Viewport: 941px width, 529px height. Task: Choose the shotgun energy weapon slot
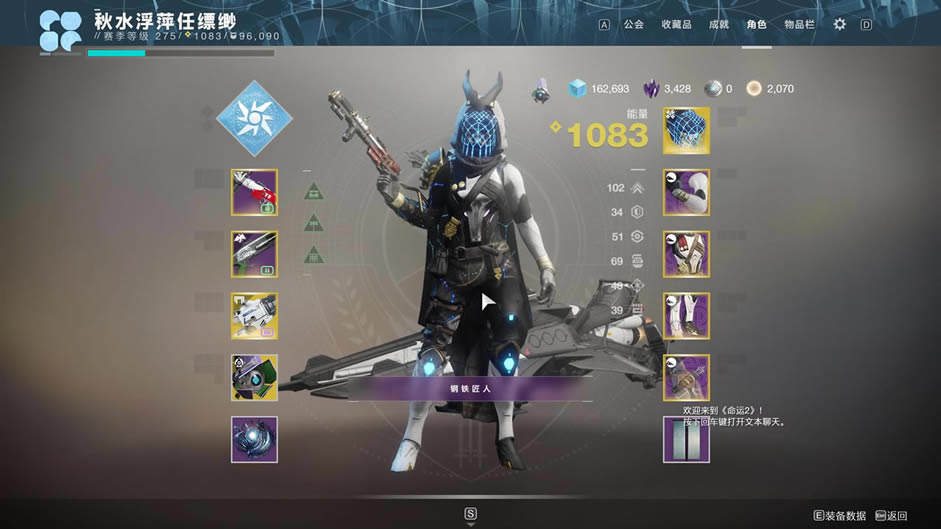254,254
